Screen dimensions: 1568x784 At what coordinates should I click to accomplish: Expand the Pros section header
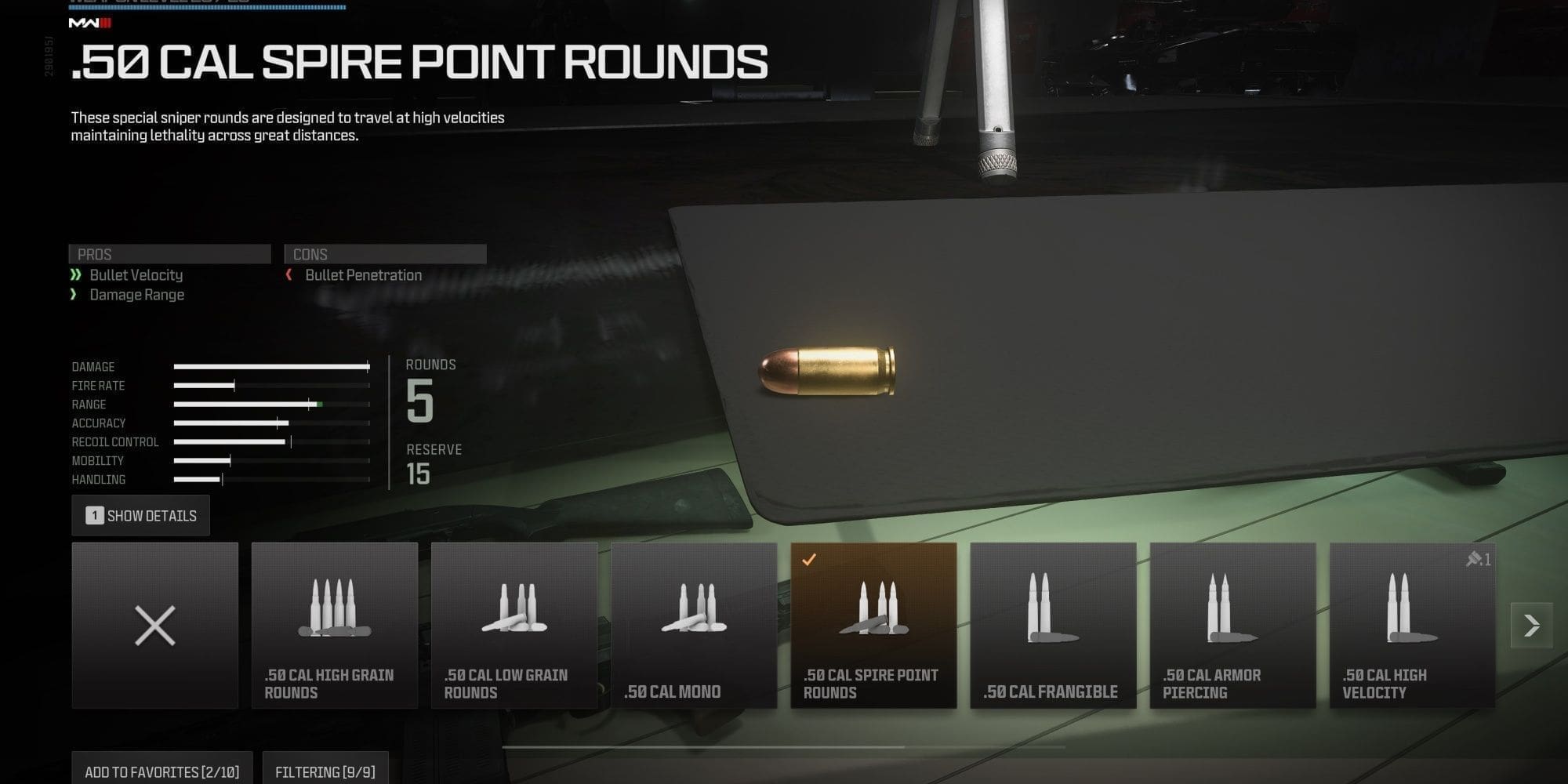pos(170,254)
